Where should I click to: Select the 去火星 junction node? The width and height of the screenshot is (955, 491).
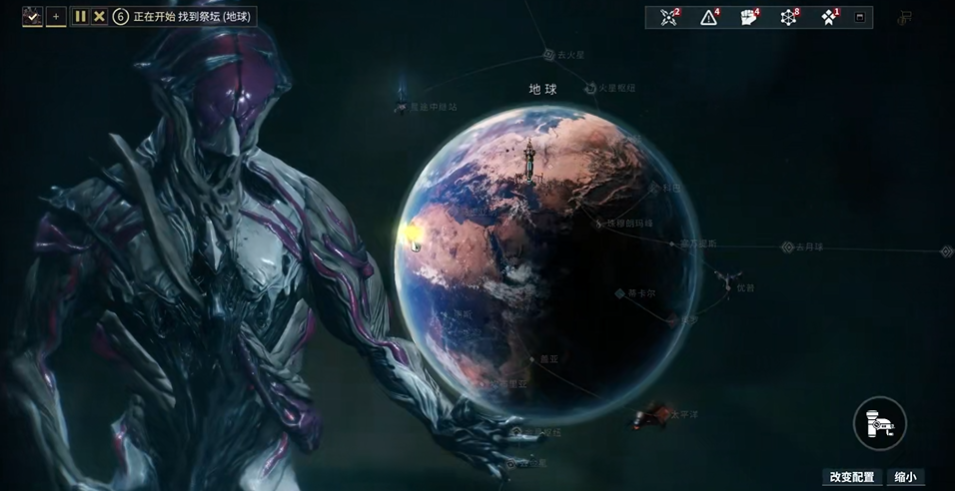pyautogui.click(x=549, y=55)
